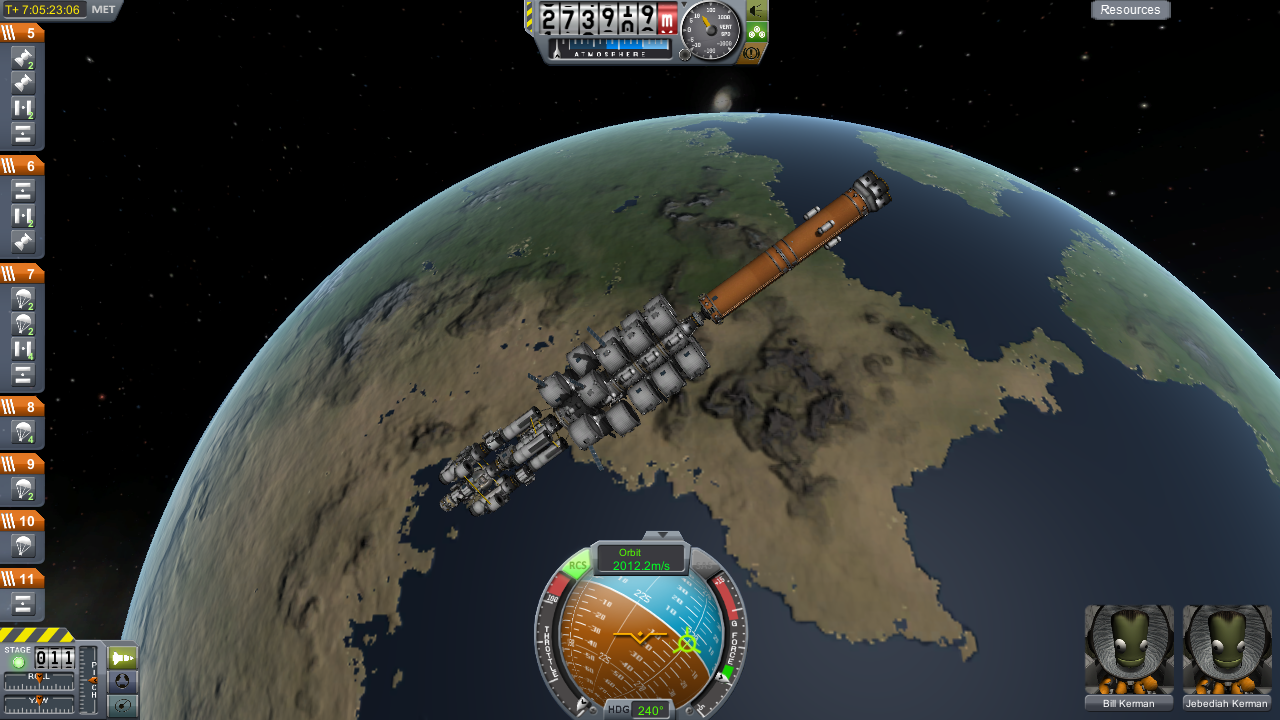Select the staging mode rocket button

click(122, 658)
